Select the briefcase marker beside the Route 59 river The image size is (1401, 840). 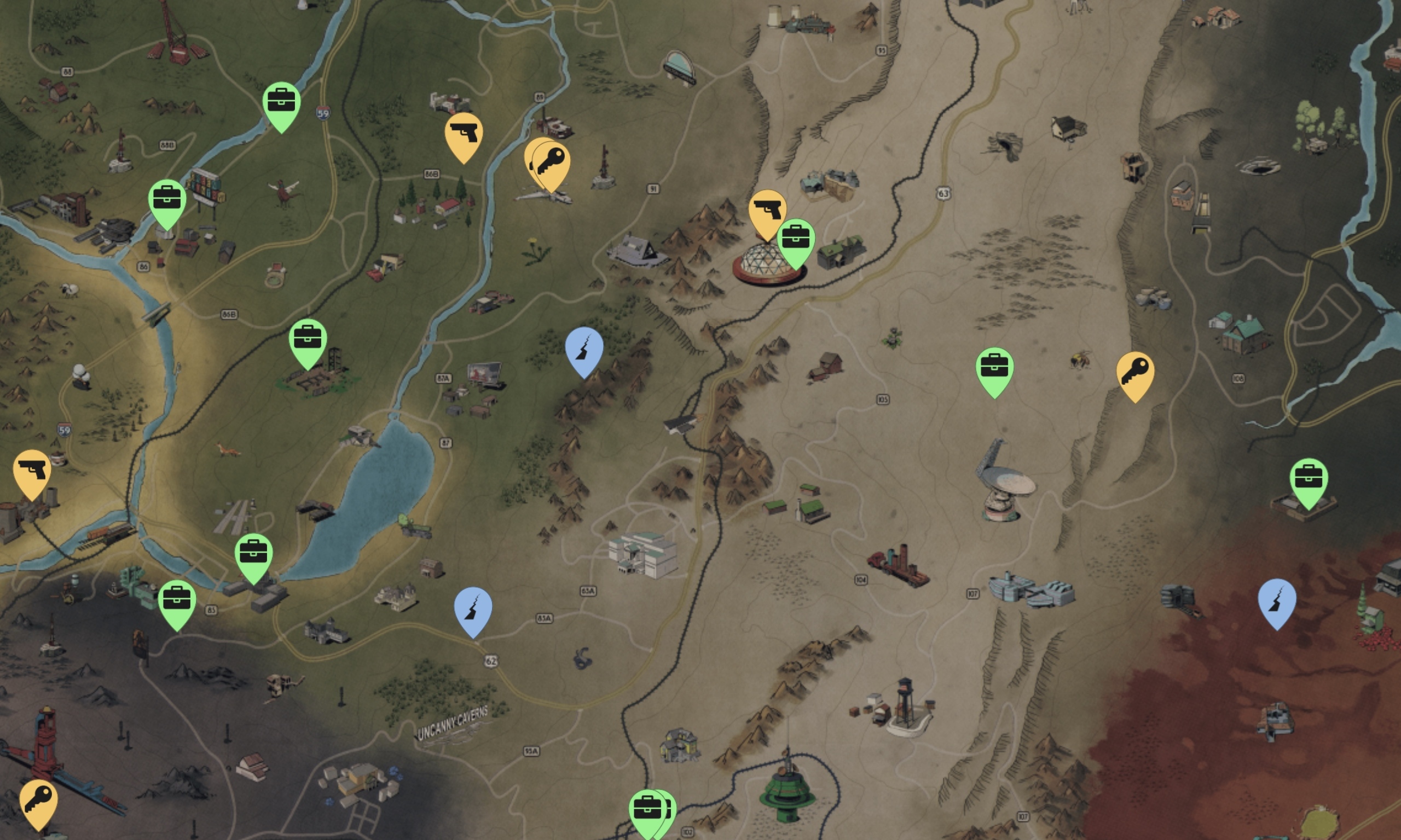tap(281, 102)
